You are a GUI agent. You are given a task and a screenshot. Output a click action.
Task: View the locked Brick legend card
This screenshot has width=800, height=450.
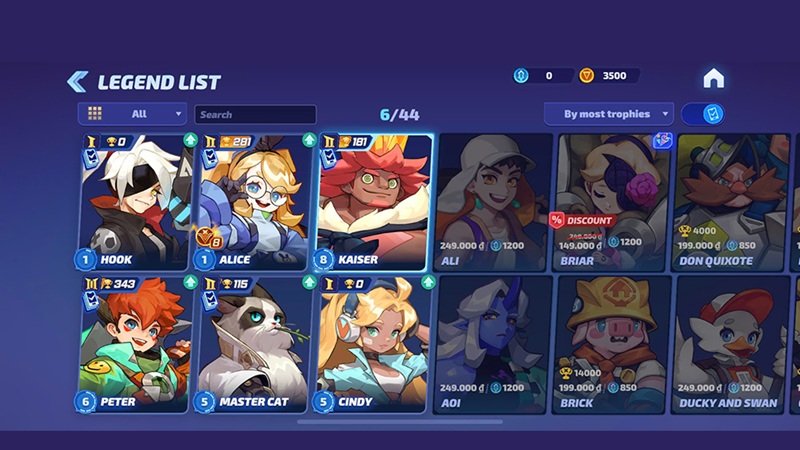pyautogui.click(x=612, y=344)
